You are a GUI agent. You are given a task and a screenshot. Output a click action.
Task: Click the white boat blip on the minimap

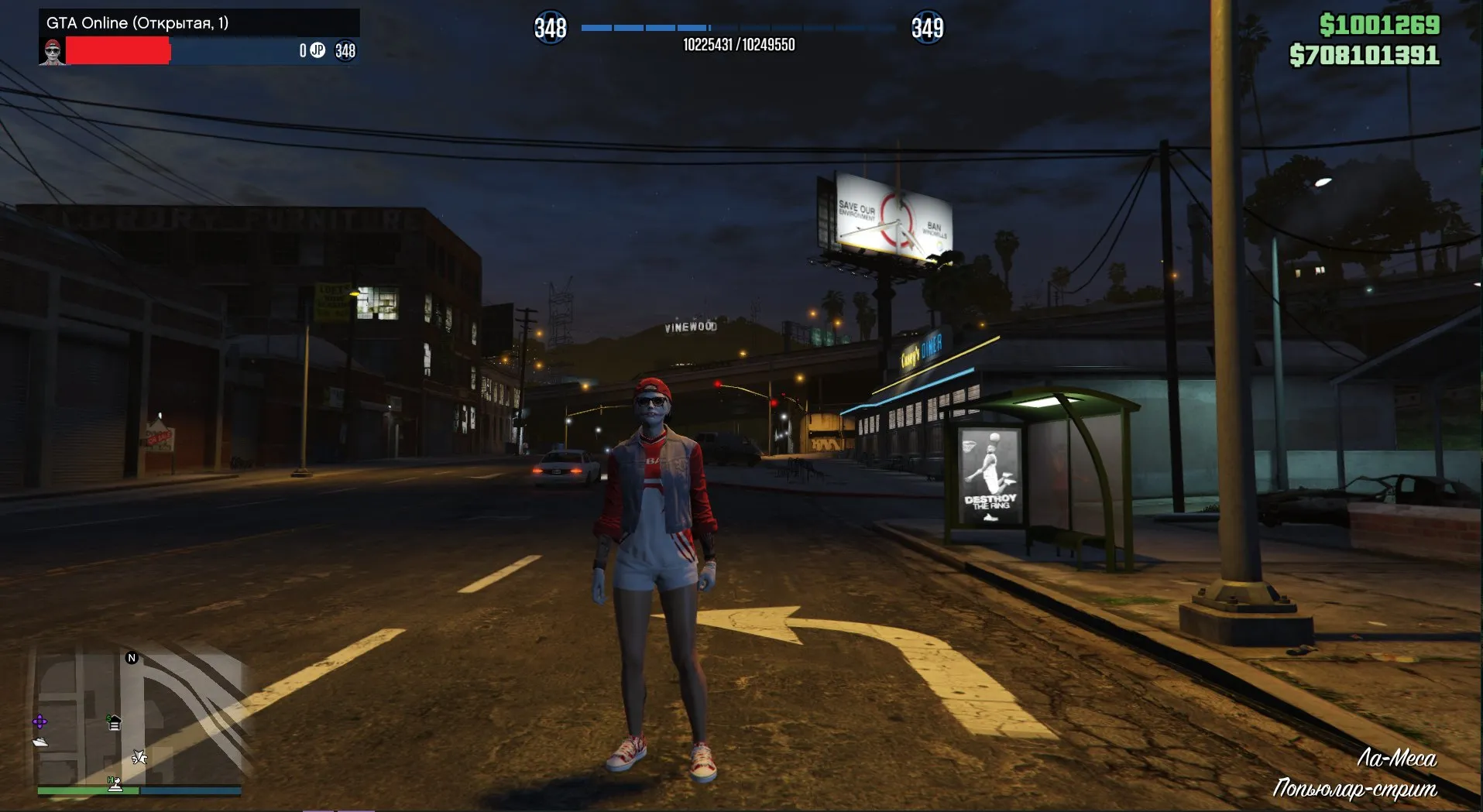[40, 742]
